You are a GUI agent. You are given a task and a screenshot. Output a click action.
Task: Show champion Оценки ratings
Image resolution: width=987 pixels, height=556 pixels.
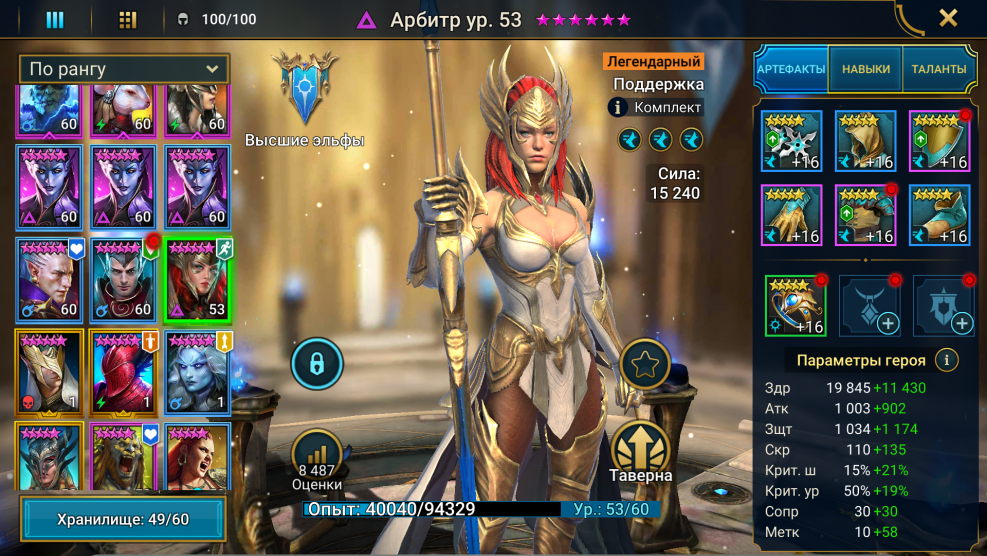317,460
